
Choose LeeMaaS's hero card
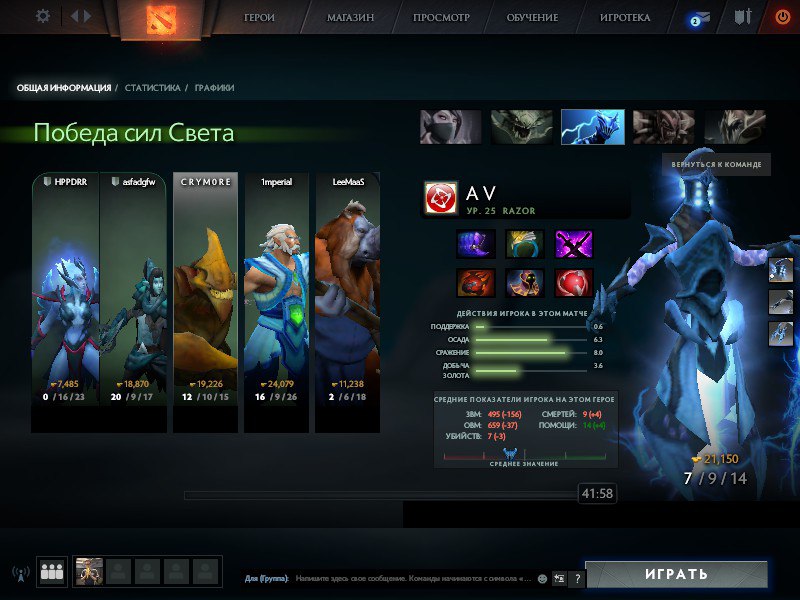[348, 302]
